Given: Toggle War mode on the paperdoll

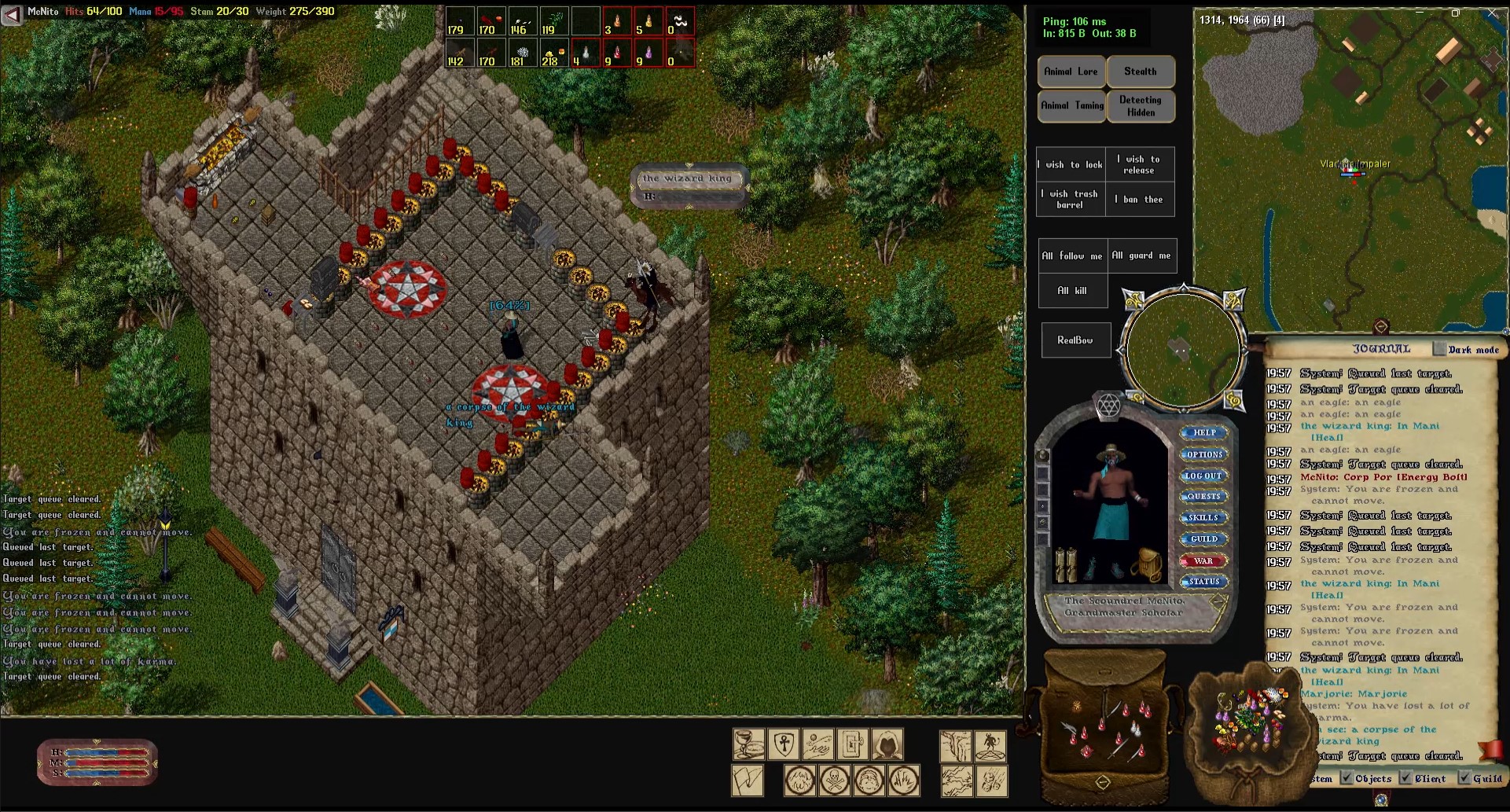Looking at the screenshot, I should point(1203,561).
